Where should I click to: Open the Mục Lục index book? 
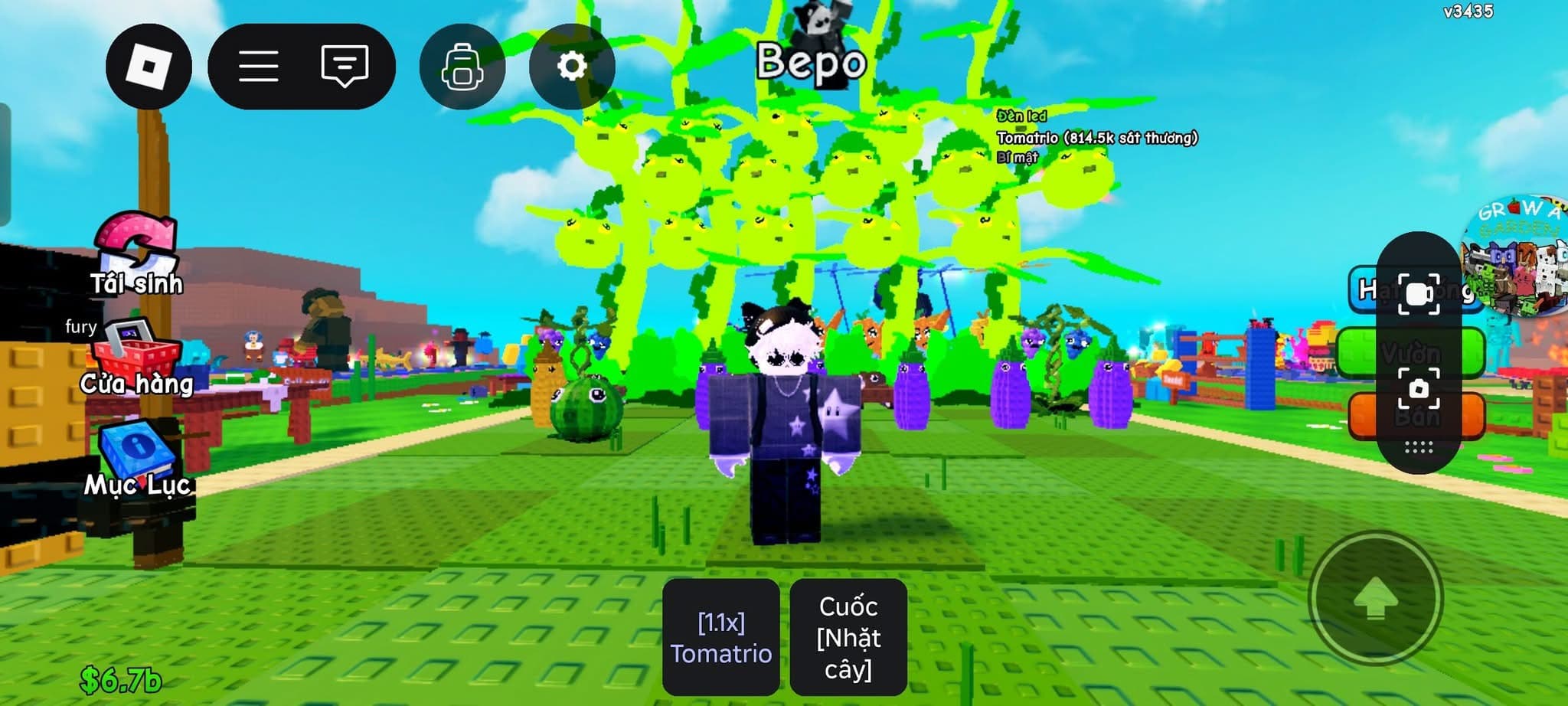pos(137,459)
